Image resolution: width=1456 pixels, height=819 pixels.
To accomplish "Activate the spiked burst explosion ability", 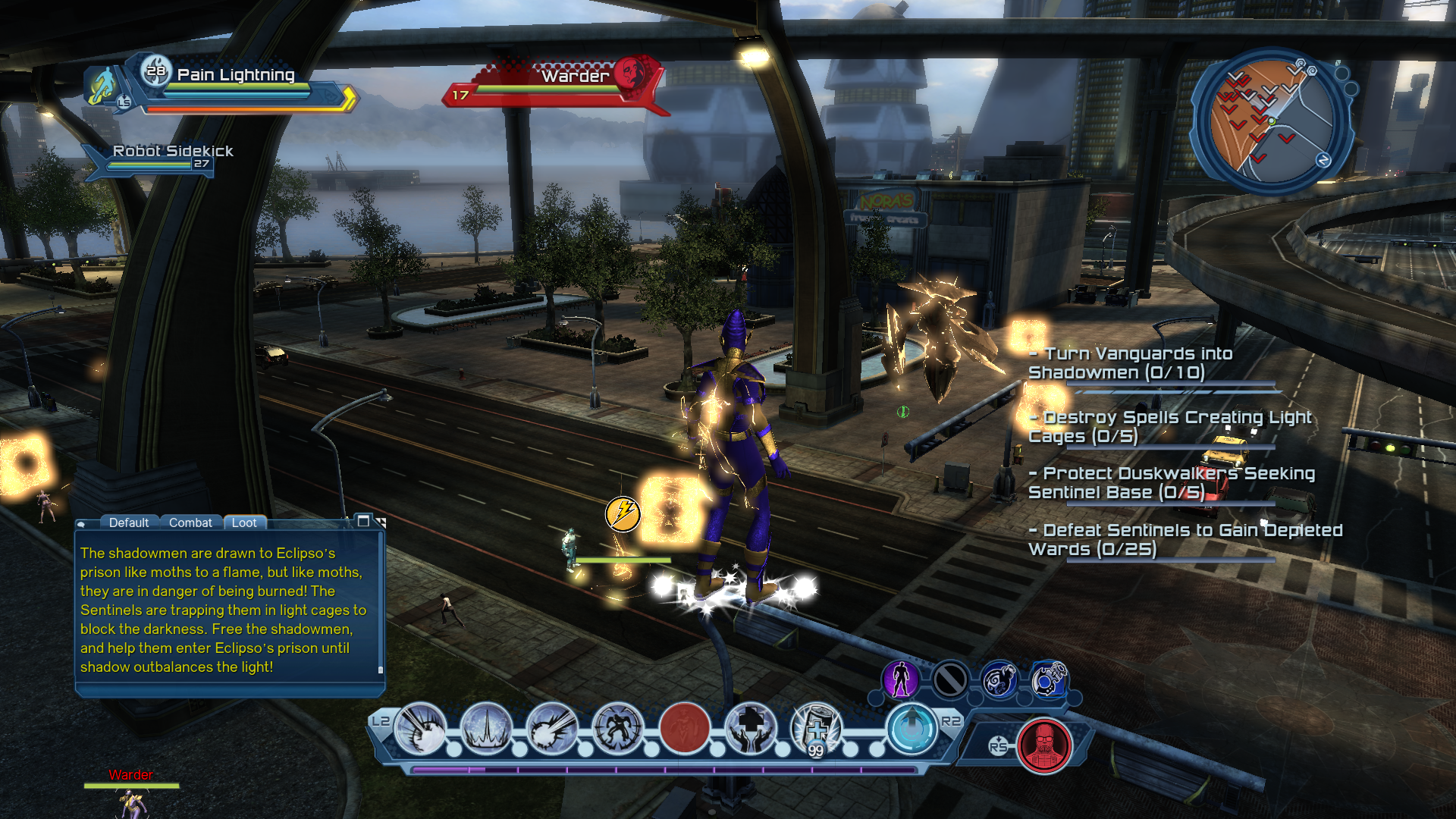I will (x=421, y=728).
